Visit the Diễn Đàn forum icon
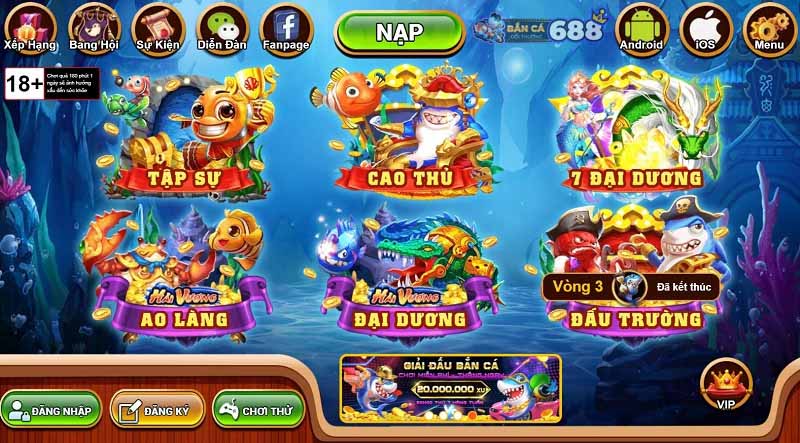Image resolution: width=800 pixels, height=443 pixels. point(223,27)
